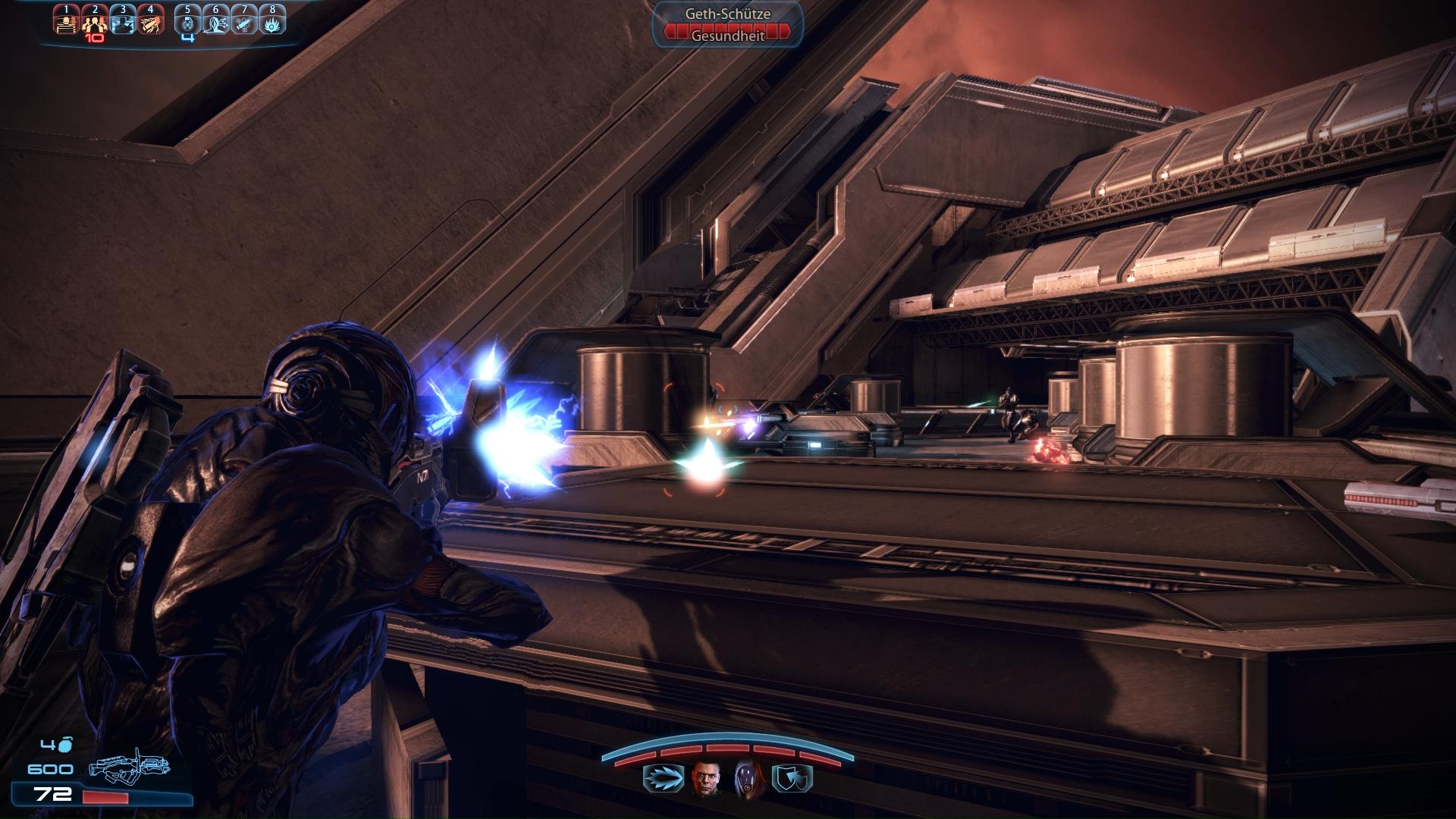Throw a grenade from hotbar slot 5
Screen dimensions: 1456x819
188,20
